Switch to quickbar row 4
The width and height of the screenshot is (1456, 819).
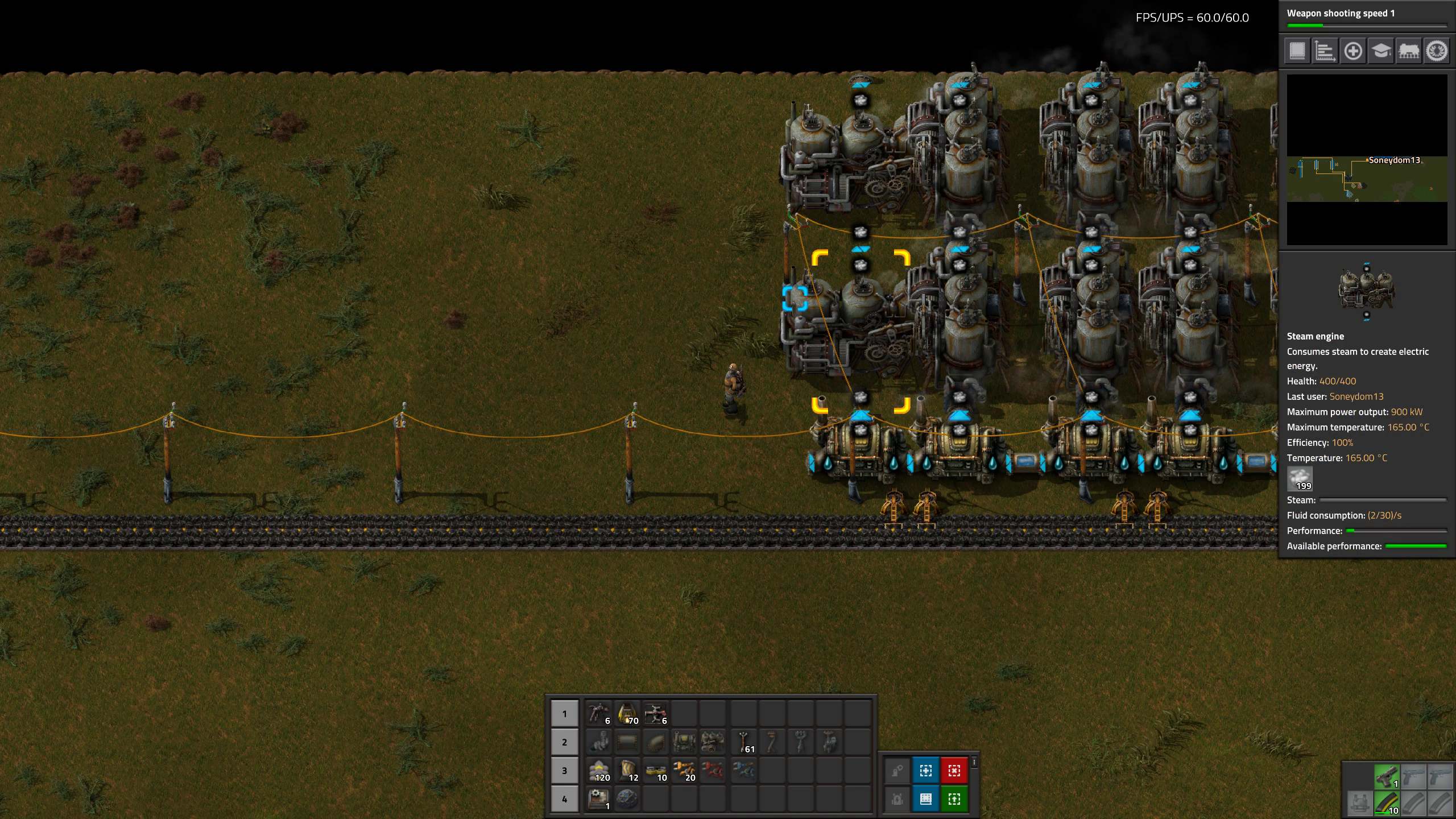click(x=564, y=799)
